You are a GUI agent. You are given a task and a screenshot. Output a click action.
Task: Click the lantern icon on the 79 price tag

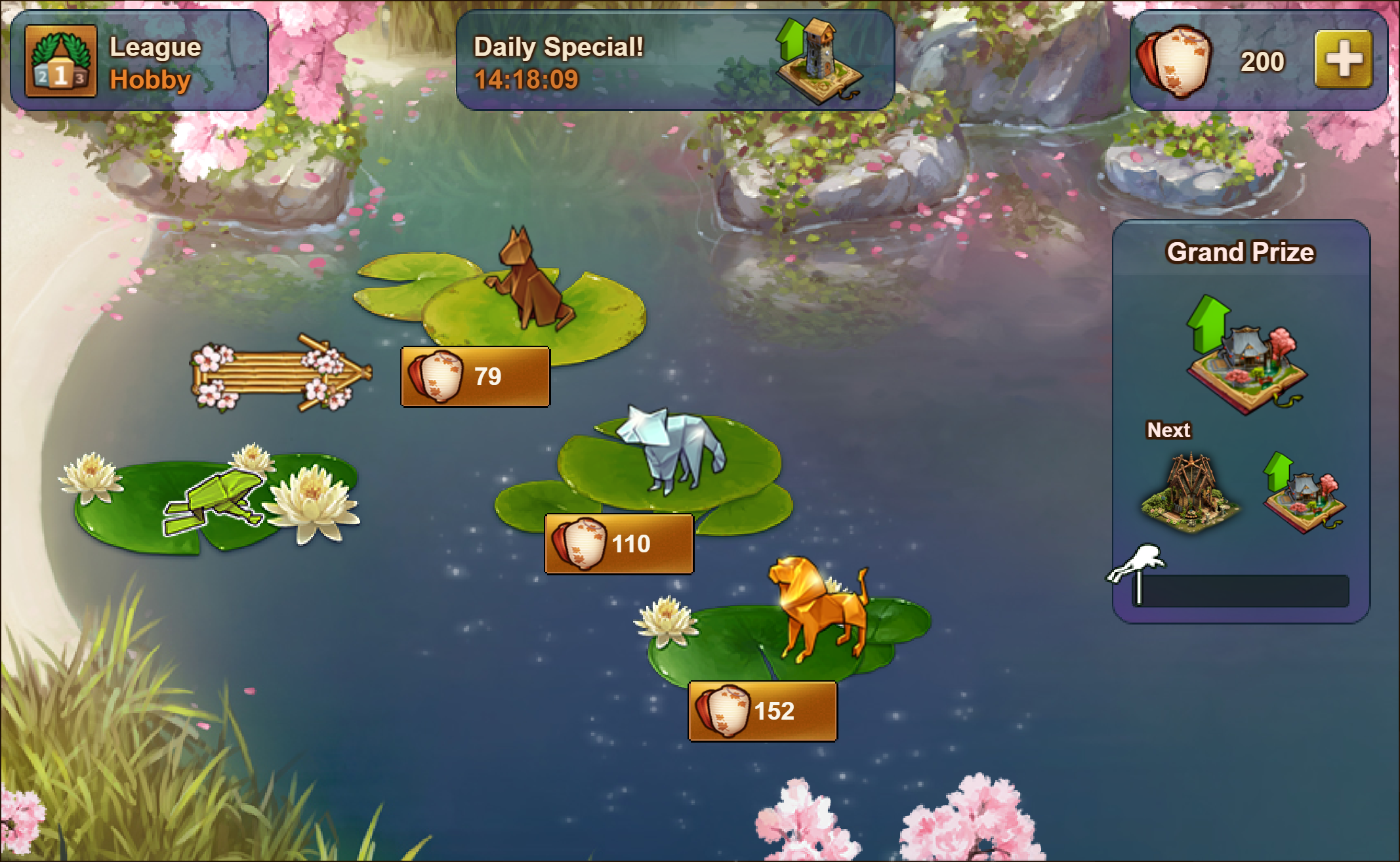[x=436, y=375]
